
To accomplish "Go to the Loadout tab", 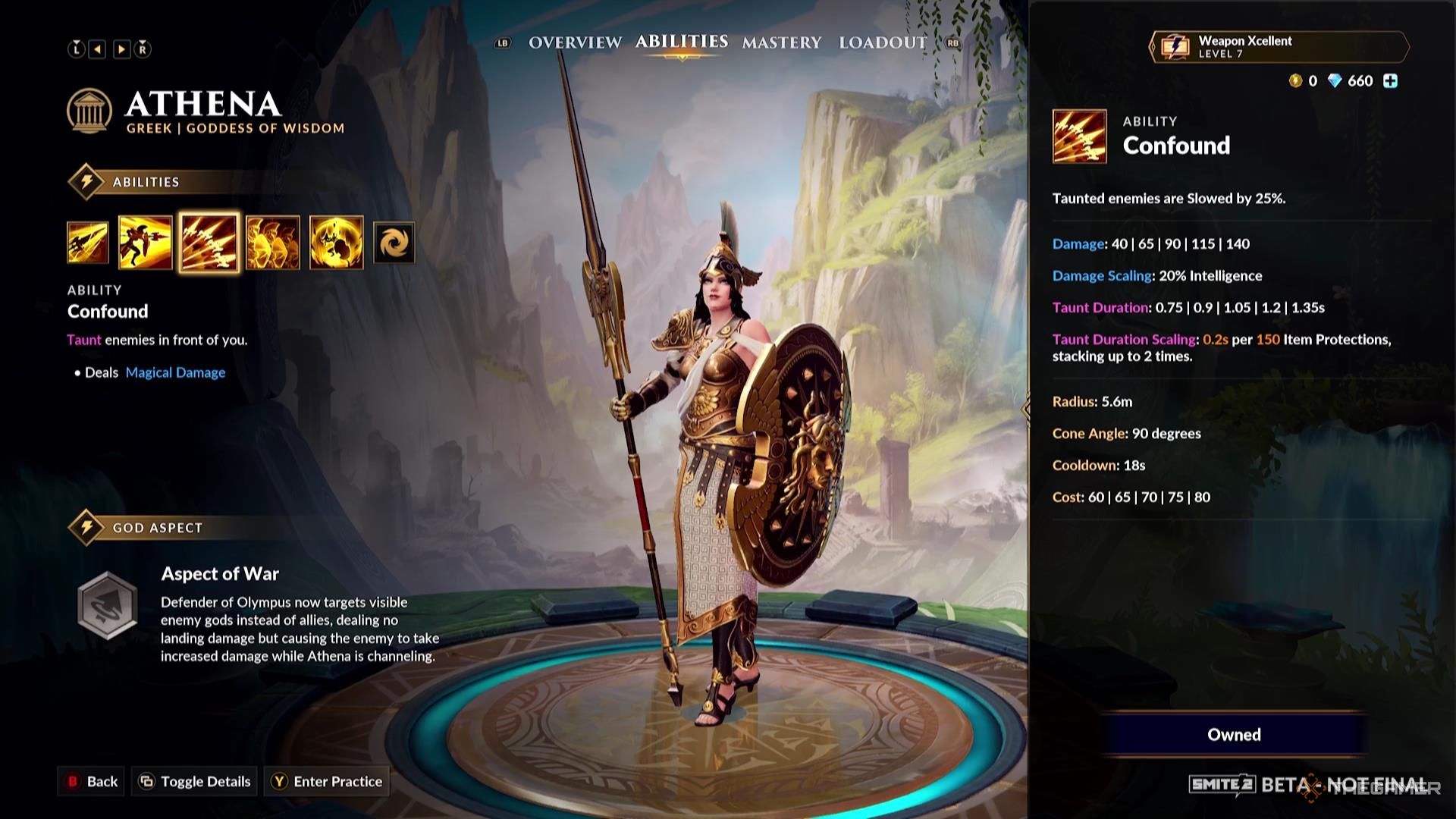I will coord(882,42).
